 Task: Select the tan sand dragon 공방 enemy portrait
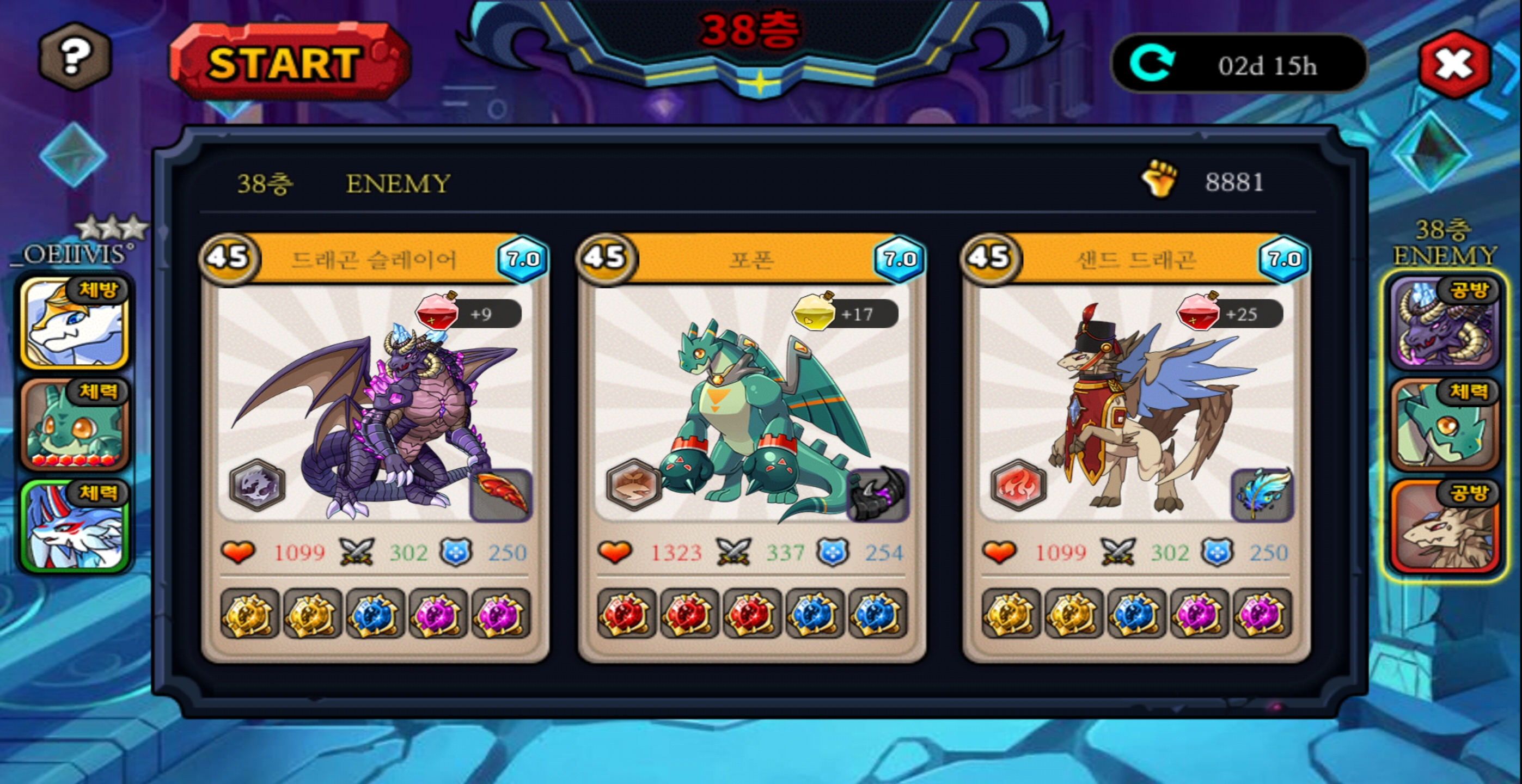pyautogui.click(x=1444, y=526)
